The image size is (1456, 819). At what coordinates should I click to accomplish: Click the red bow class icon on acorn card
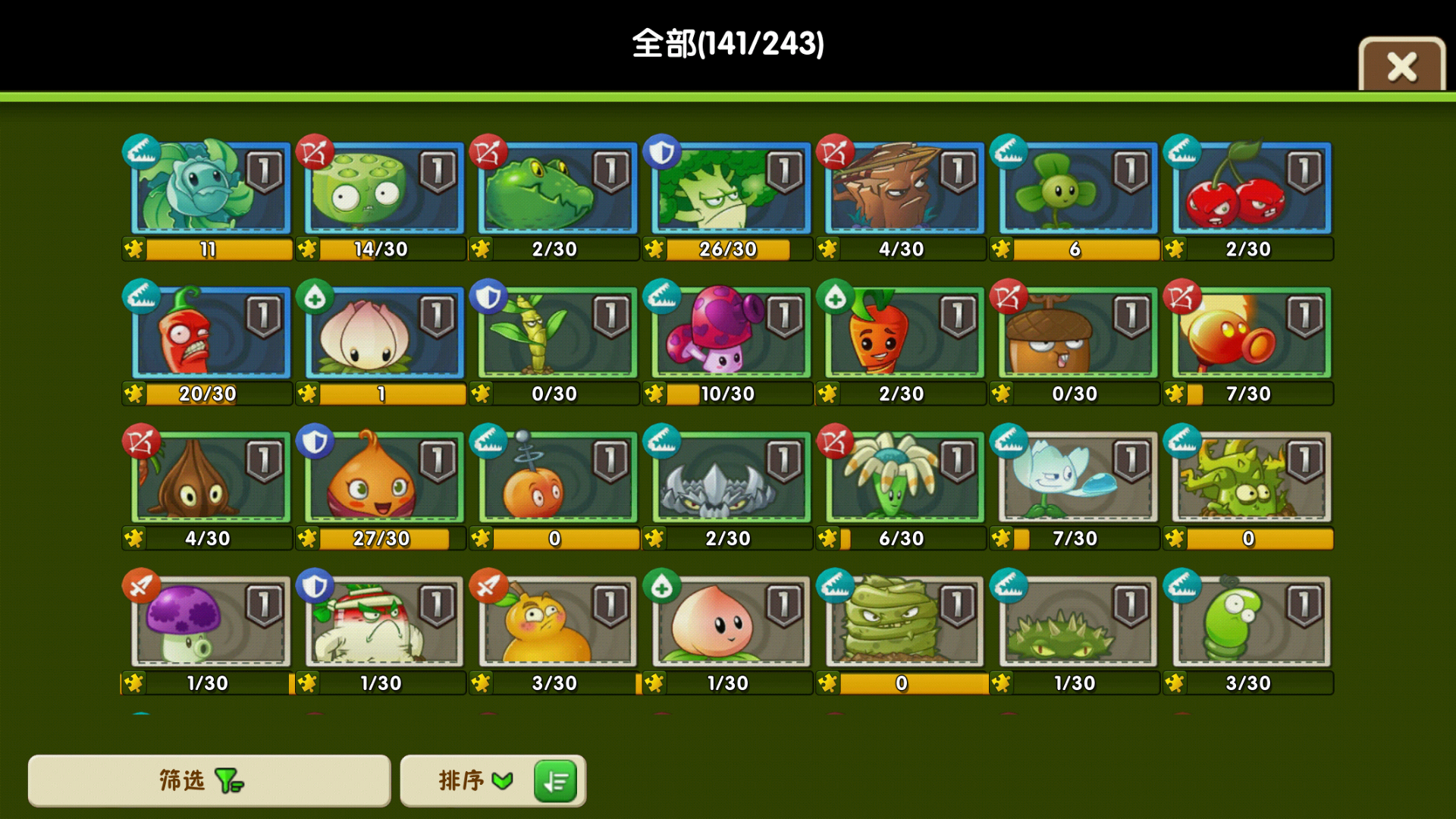(1009, 296)
